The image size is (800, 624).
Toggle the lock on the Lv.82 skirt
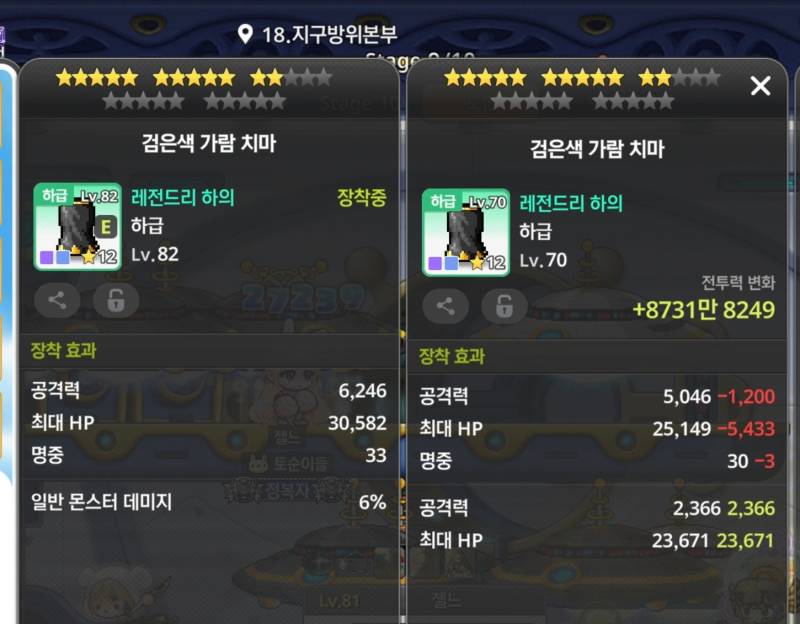pyautogui.click(x=116, y=299)
